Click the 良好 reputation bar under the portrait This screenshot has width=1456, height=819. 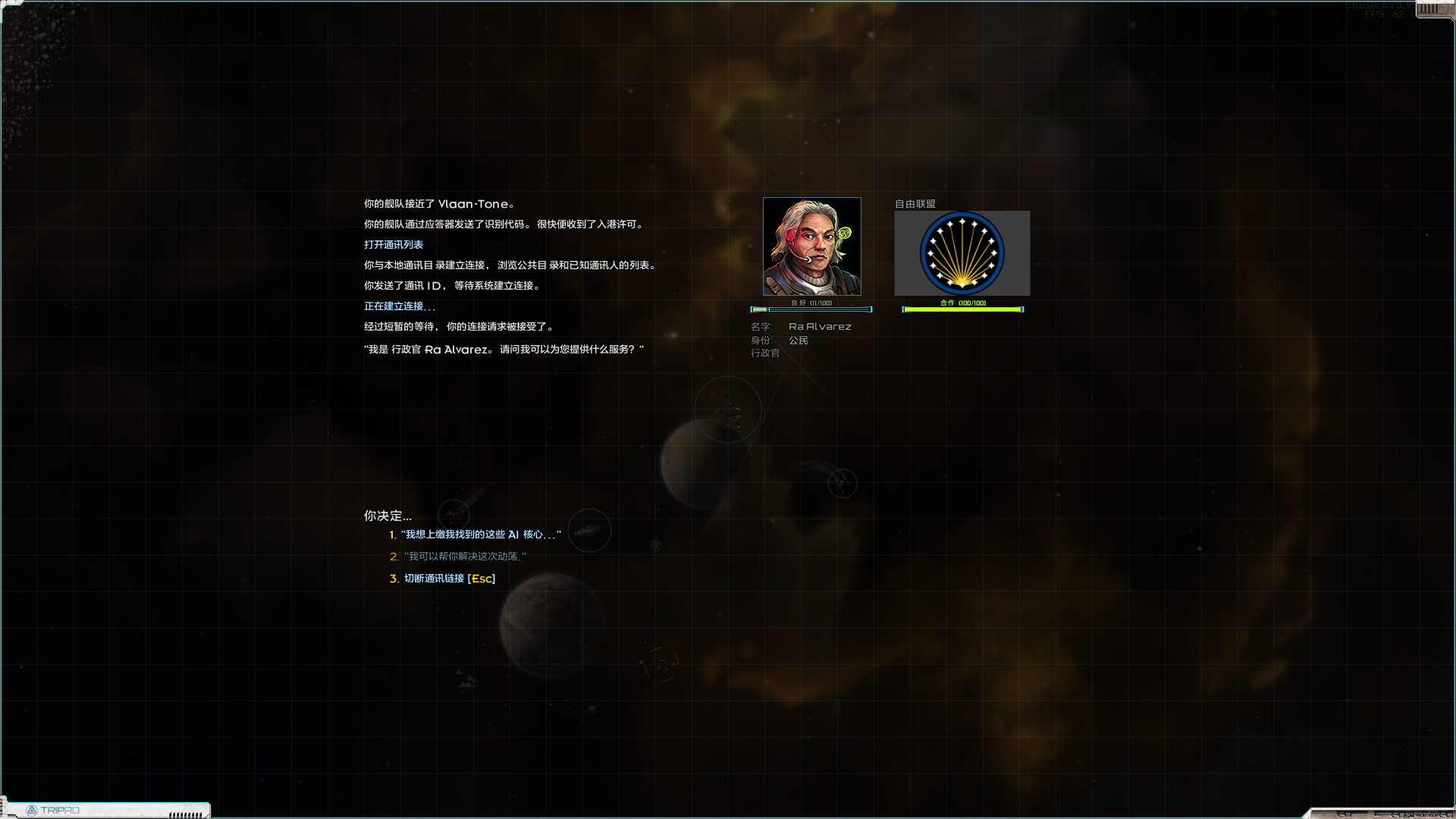(x=811, y=309)
